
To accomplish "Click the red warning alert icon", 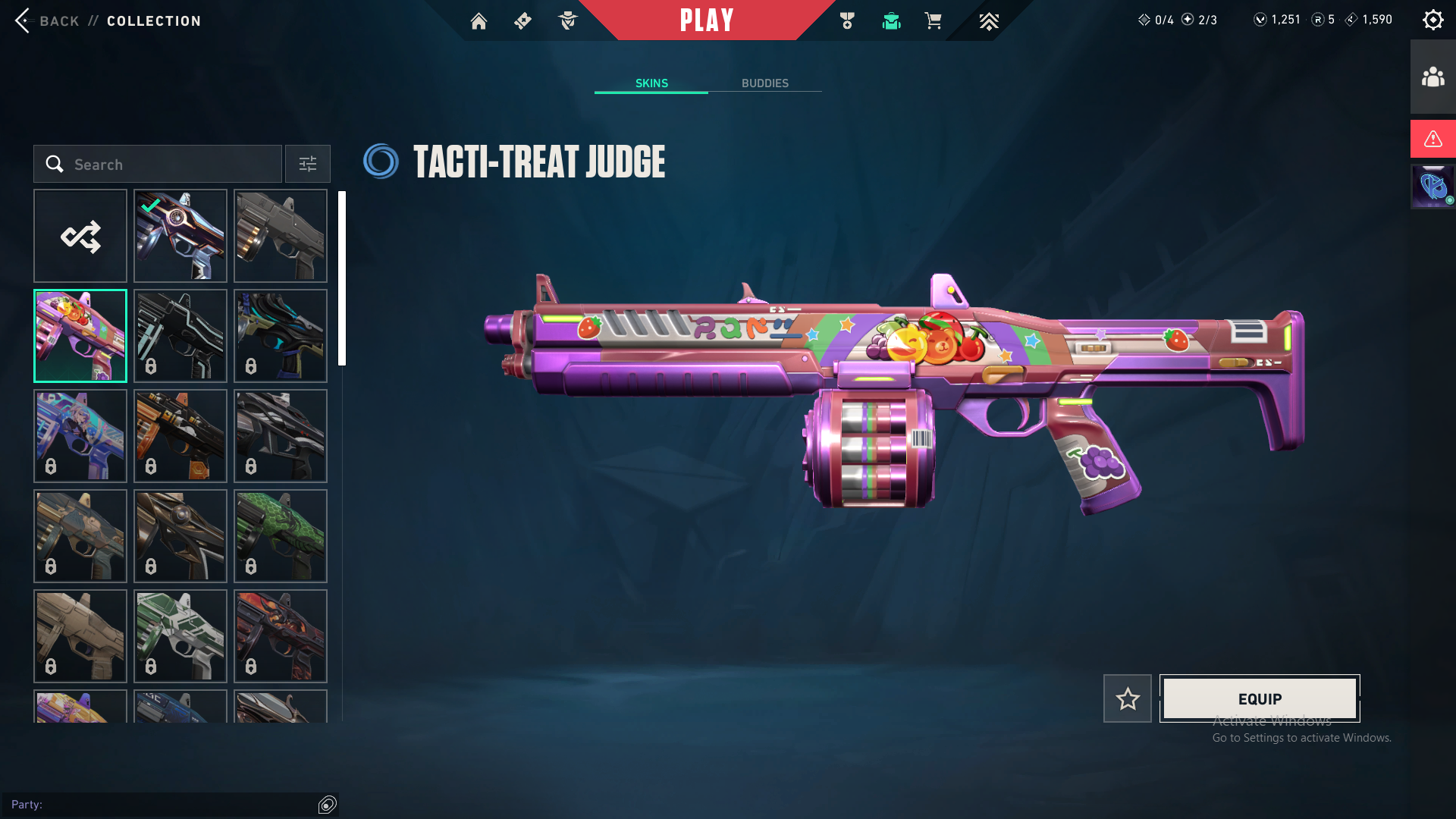I will [1432, 139].
